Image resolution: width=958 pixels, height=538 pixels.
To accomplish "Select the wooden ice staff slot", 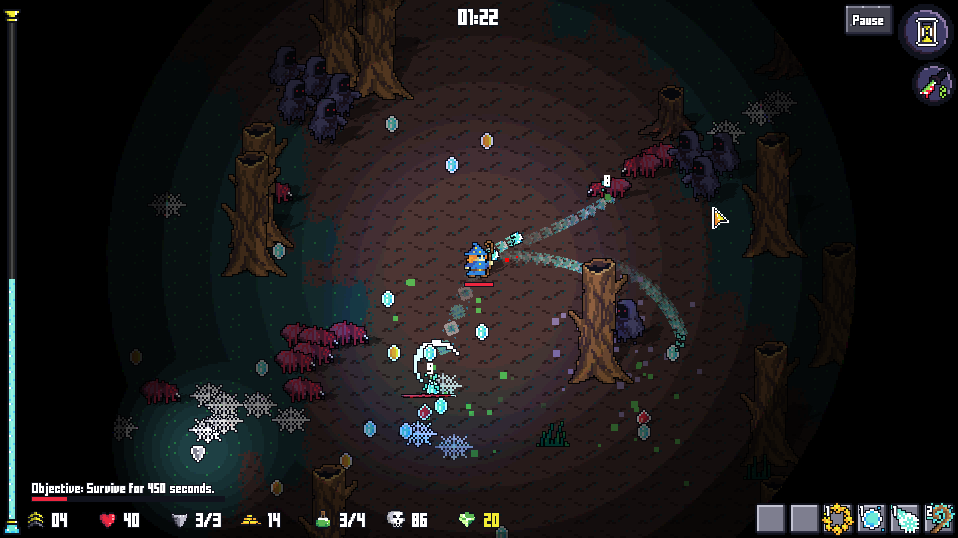I will tap(939, 518).
